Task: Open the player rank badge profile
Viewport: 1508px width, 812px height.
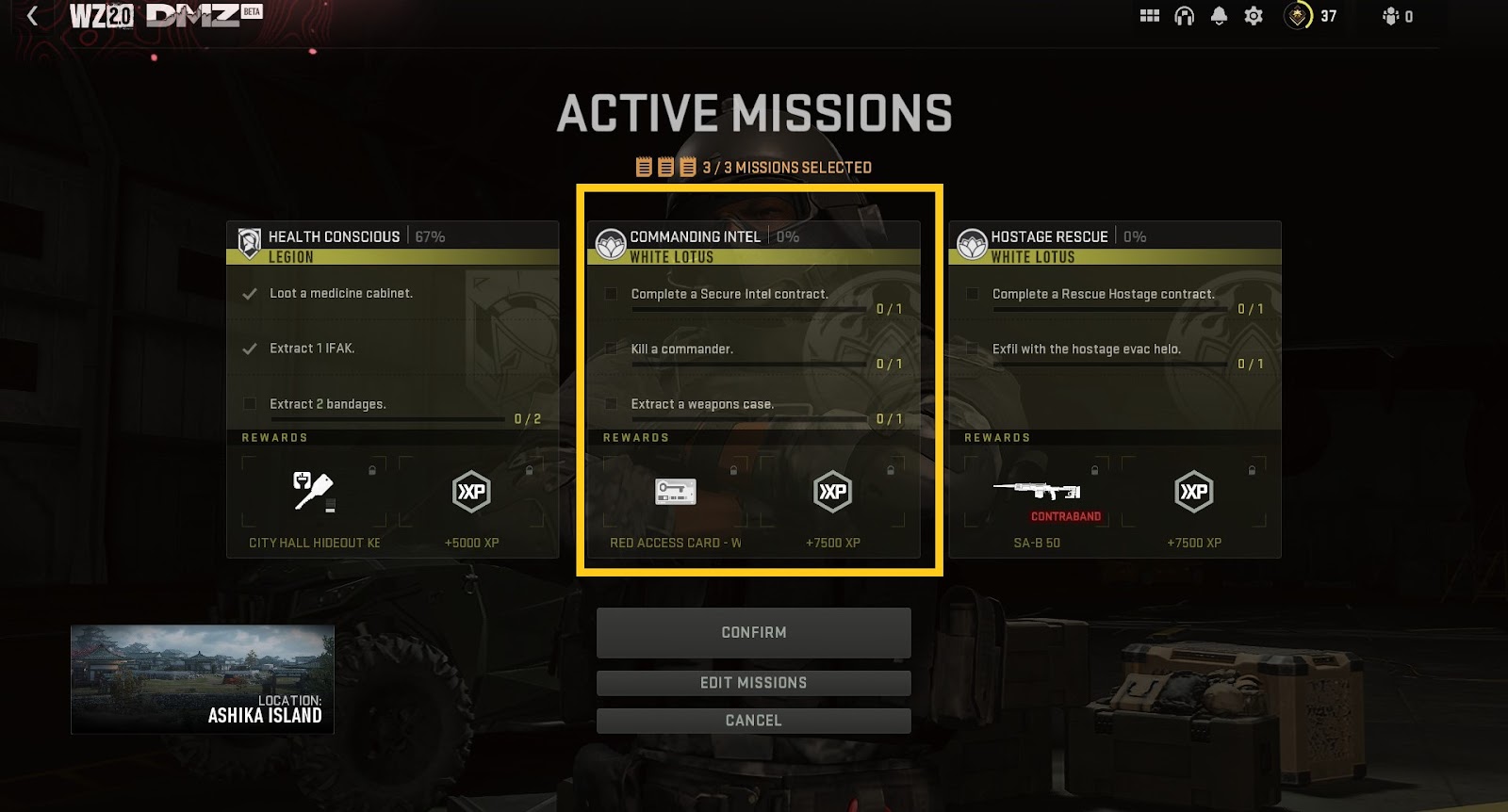Action: tap(1299, 16)
